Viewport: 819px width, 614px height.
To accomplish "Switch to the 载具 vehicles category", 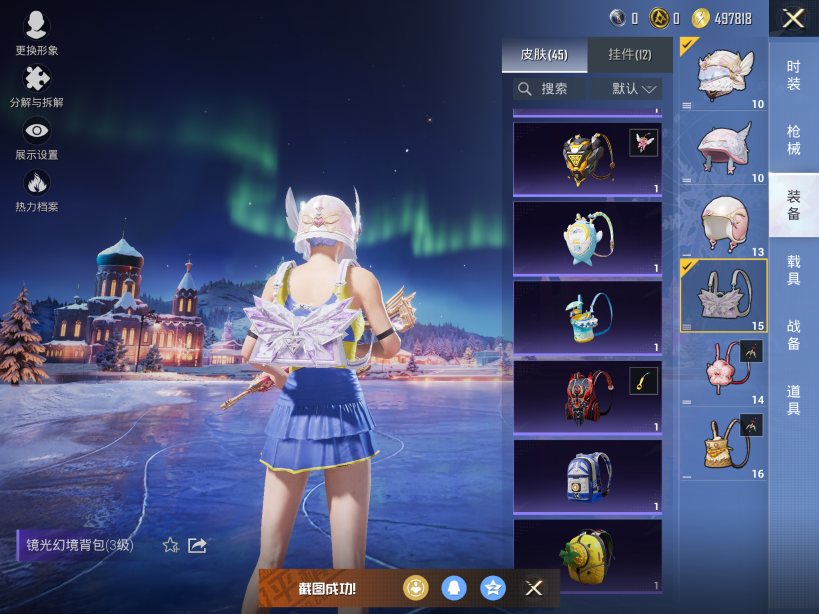I will 794,270.
